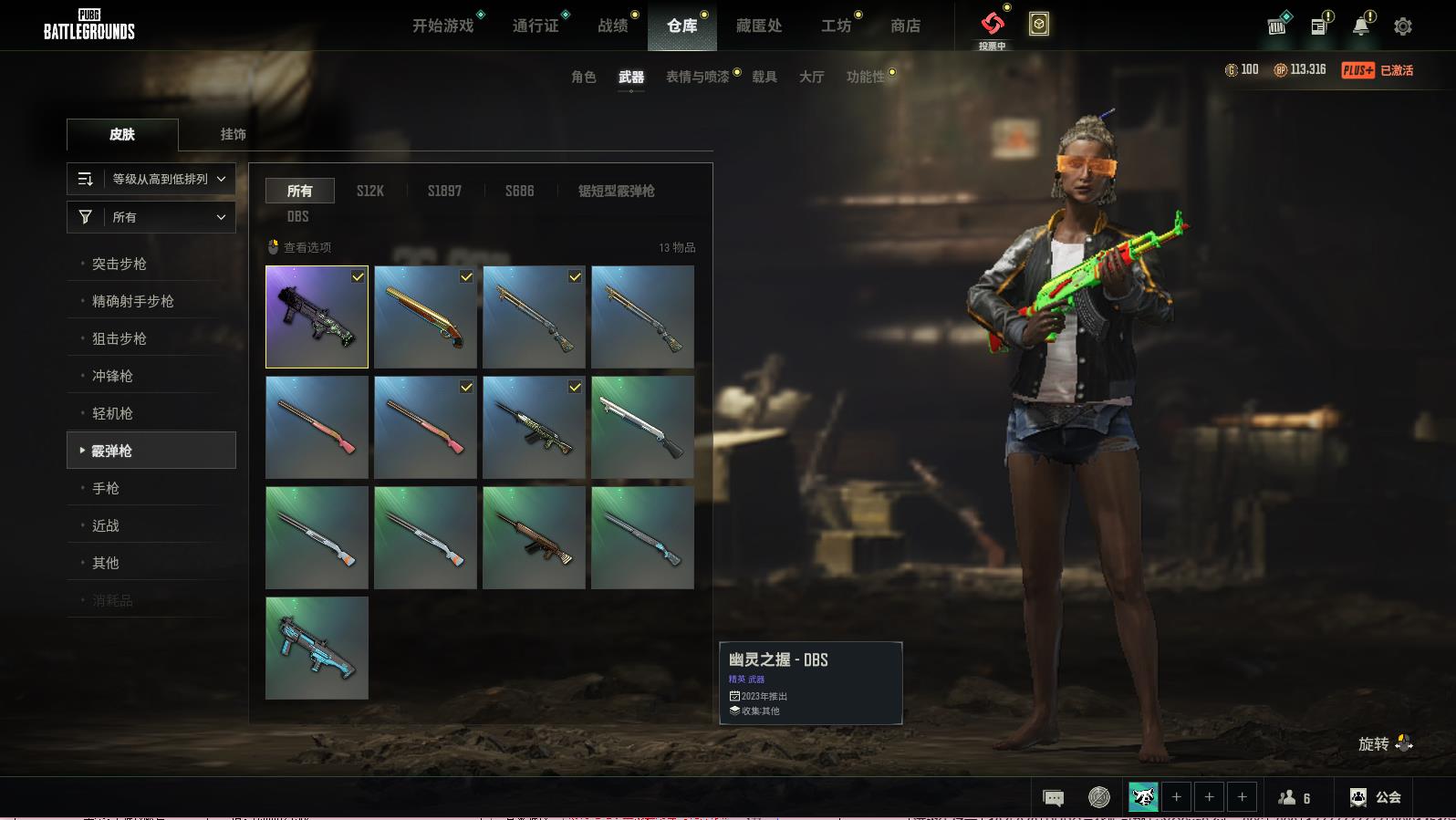
Task: Filter skins by S12K
Action: click(369, 191)
